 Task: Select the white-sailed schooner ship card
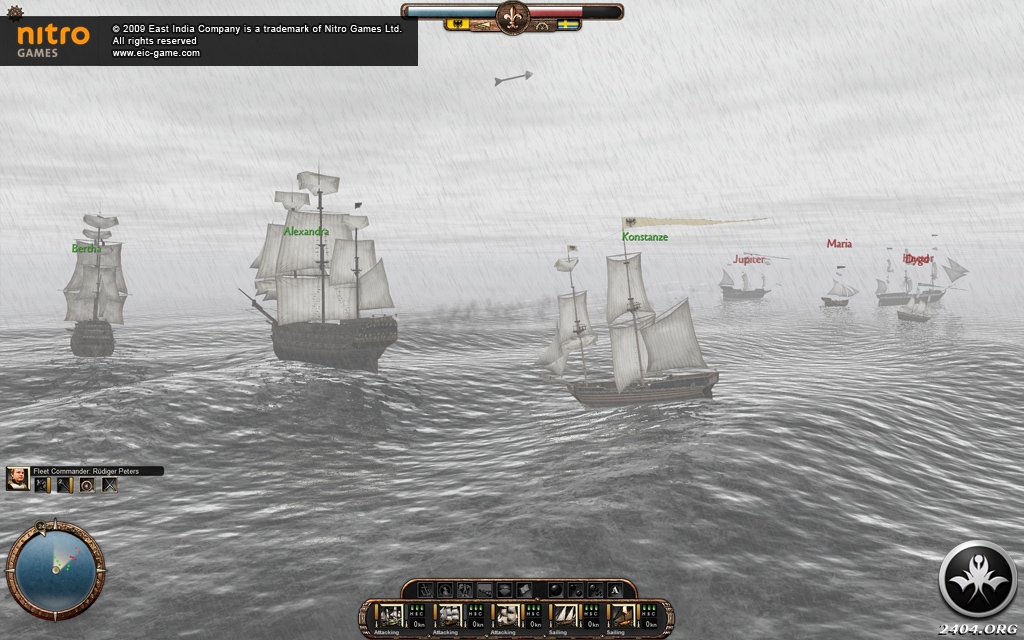(565, 615)
